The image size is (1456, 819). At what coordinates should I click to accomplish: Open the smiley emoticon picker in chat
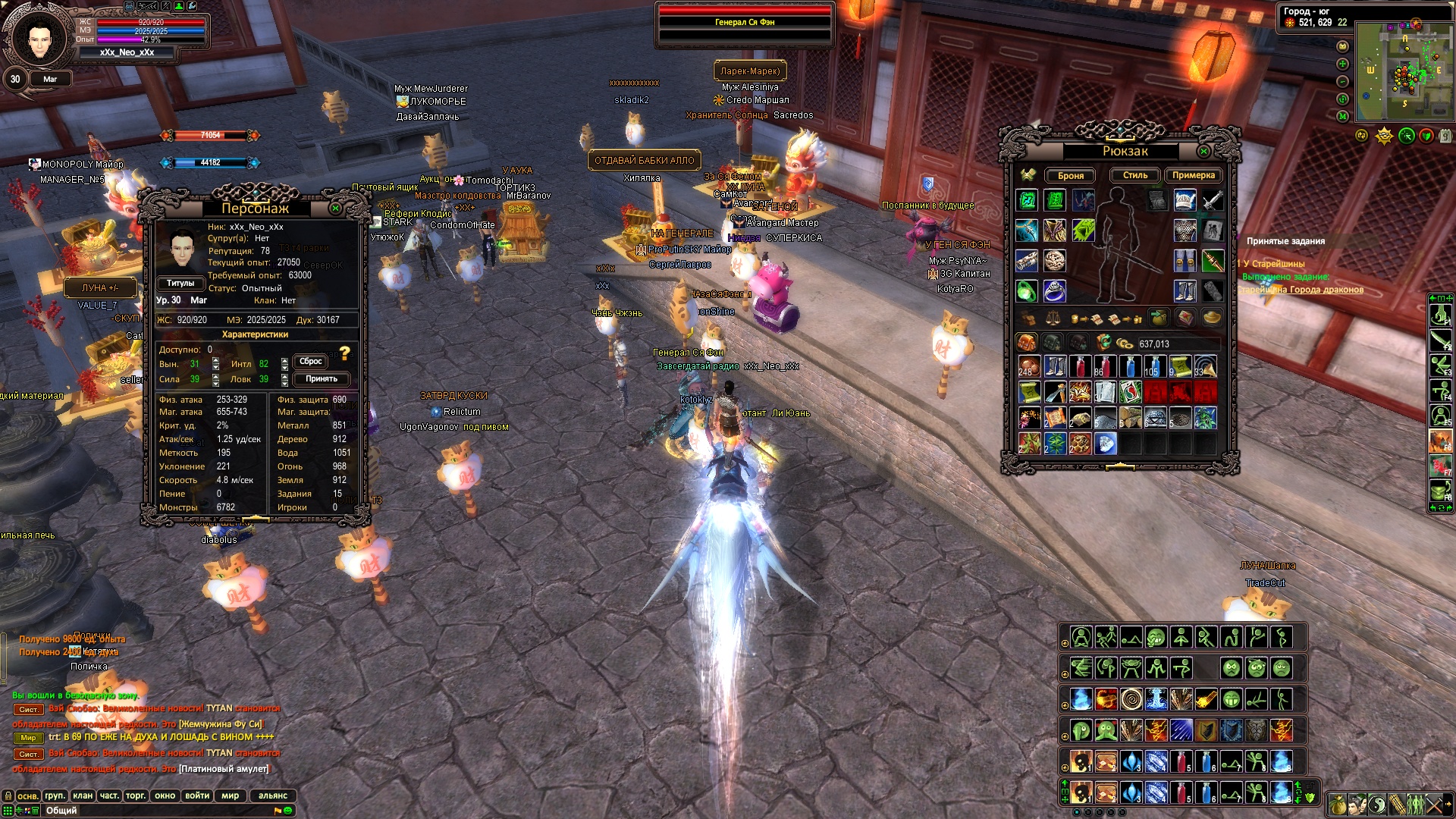[288, 811]
